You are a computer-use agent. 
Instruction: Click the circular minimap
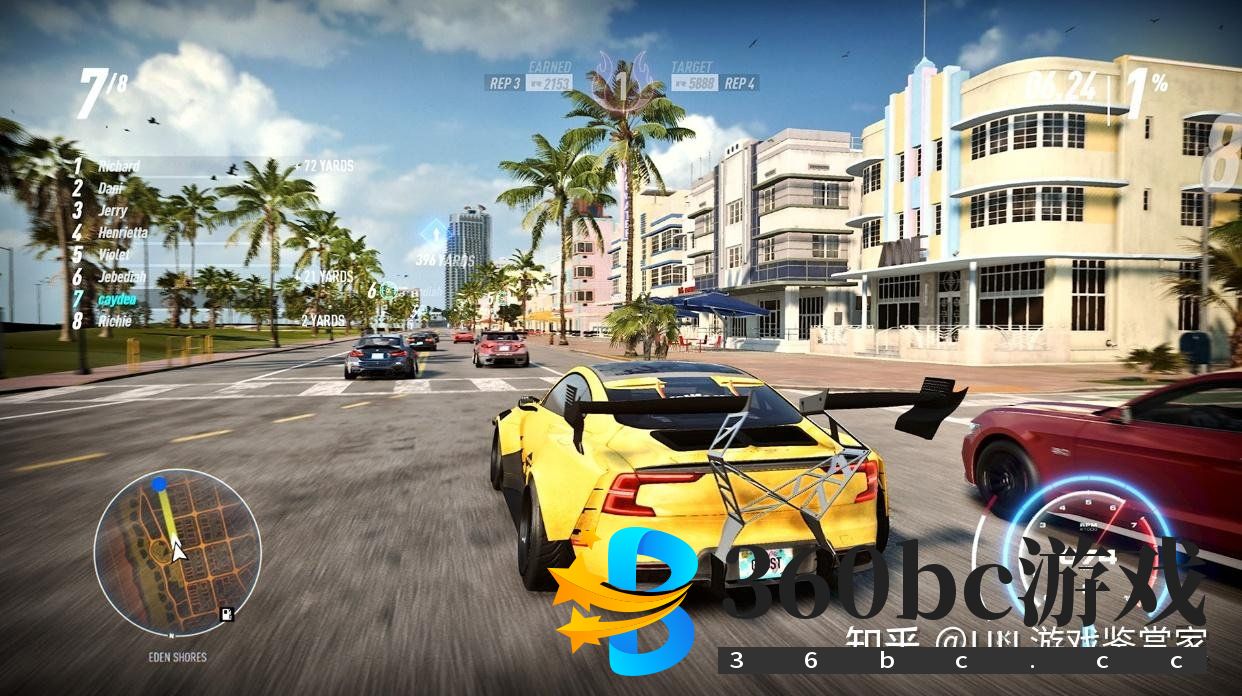(x=177, y=552)
